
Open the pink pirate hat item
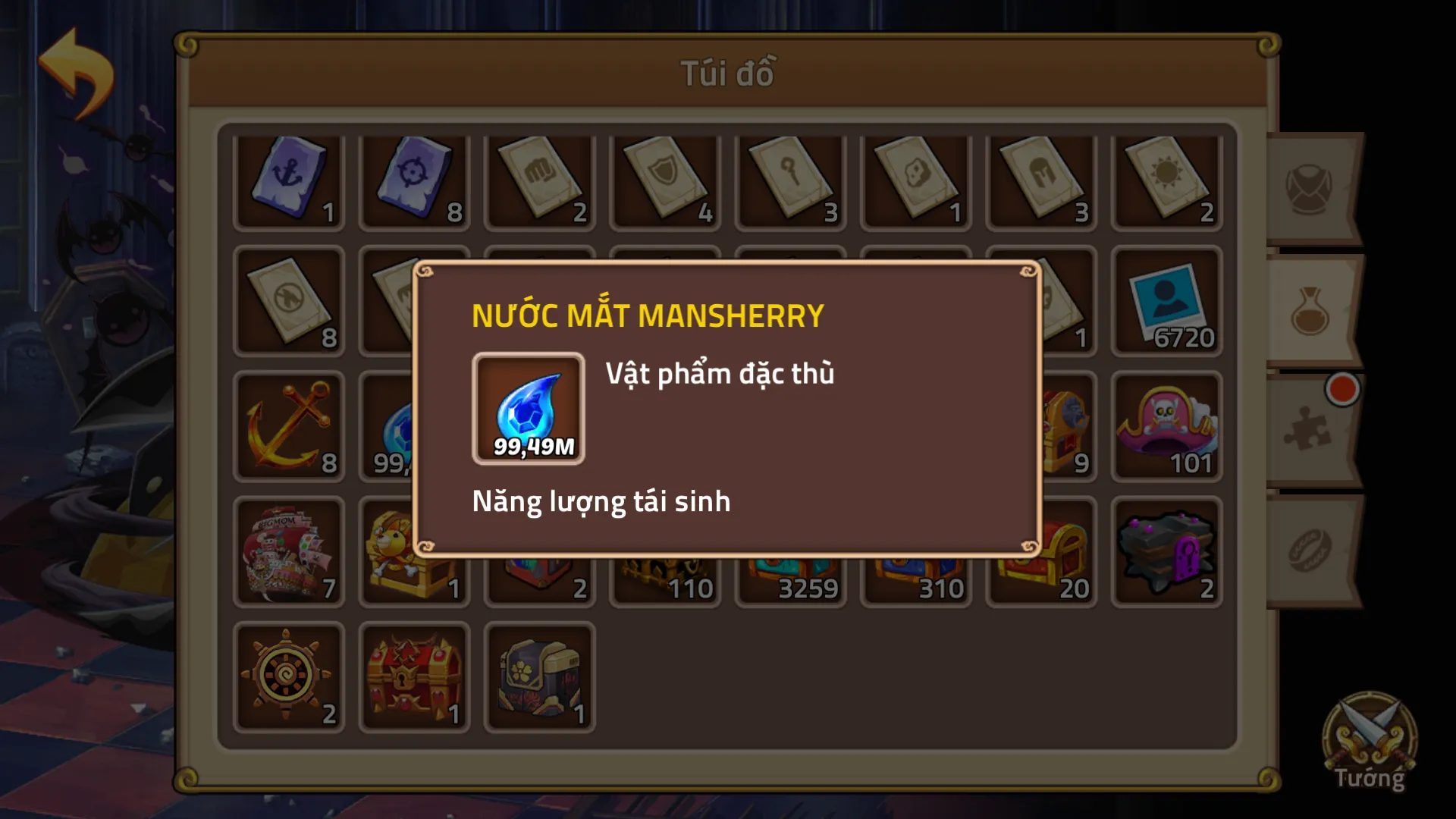[x=1166, y=427]
